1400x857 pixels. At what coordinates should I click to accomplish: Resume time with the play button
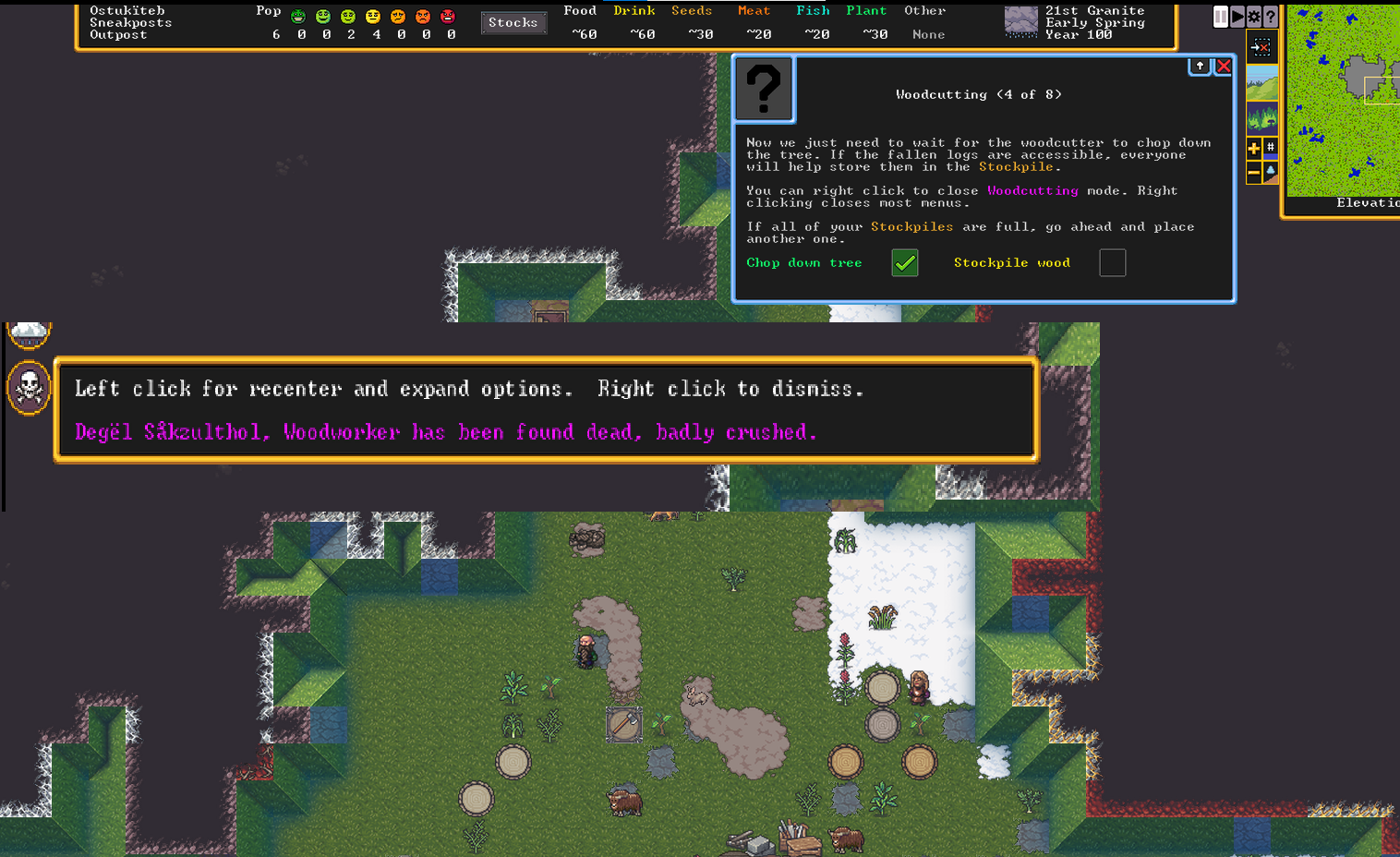coord(1237,17)
